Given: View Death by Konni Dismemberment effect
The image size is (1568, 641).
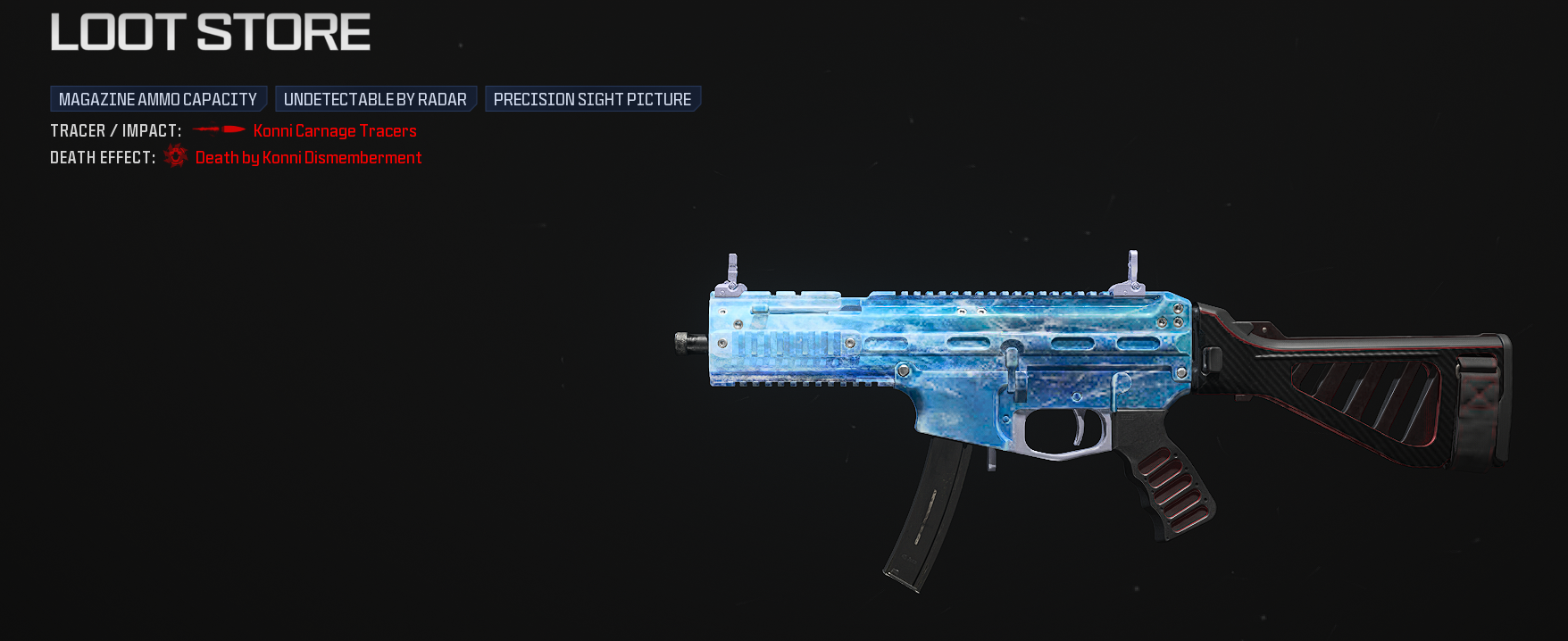Looking at the screenshot, I should (x=308, y=158).
